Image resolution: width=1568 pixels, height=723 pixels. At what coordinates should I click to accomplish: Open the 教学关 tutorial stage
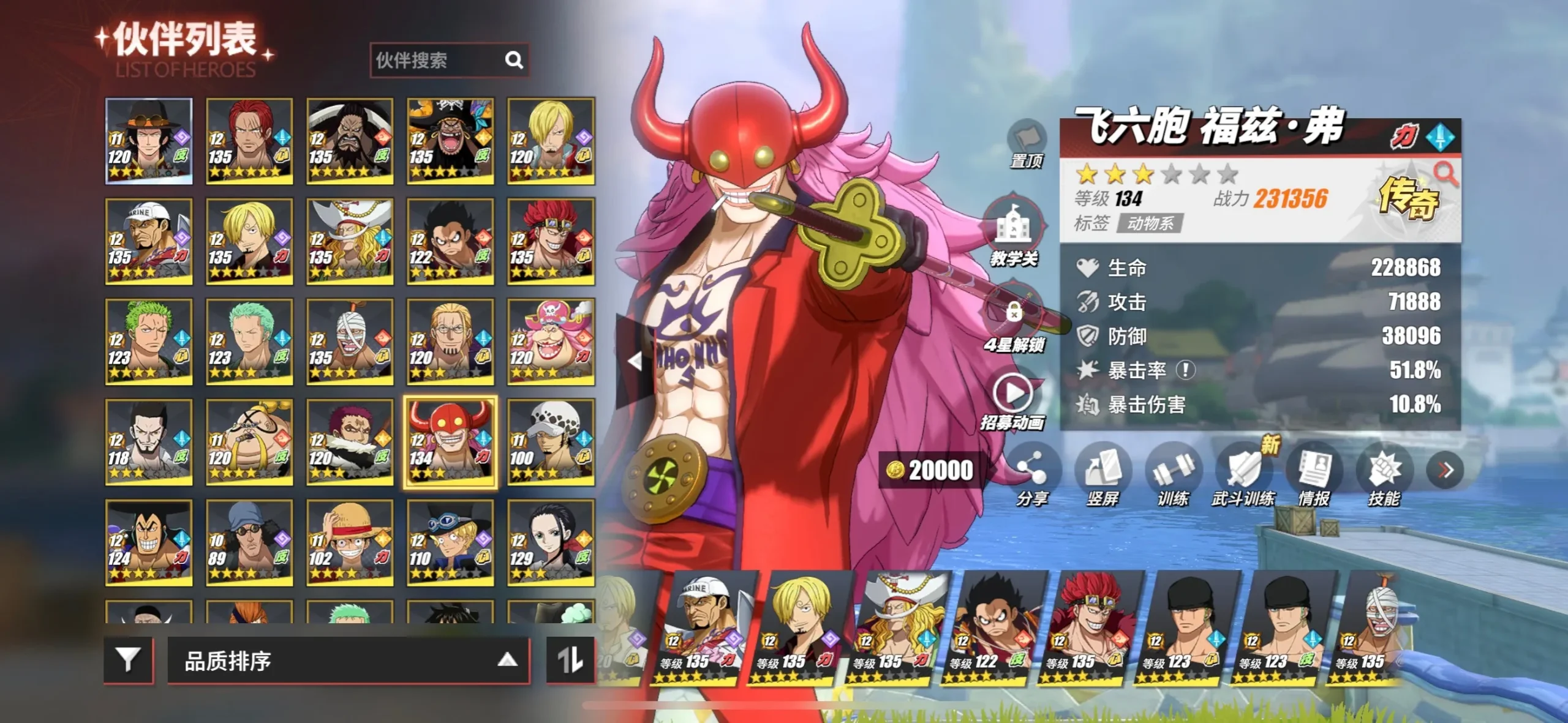coord(1014,228)
